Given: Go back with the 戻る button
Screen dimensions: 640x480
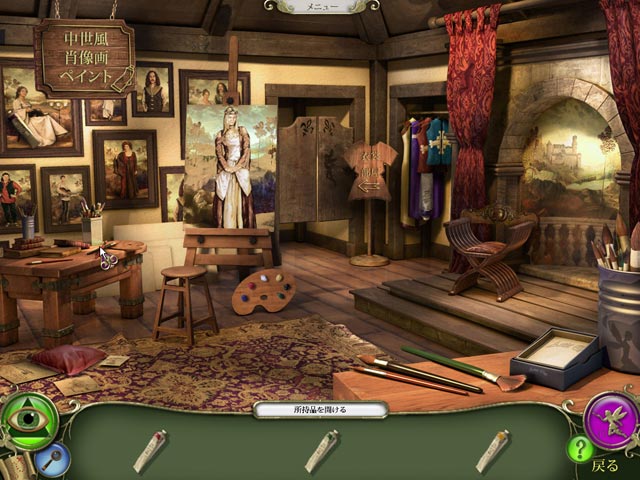Looking at the screenshot, I should 605,465.
